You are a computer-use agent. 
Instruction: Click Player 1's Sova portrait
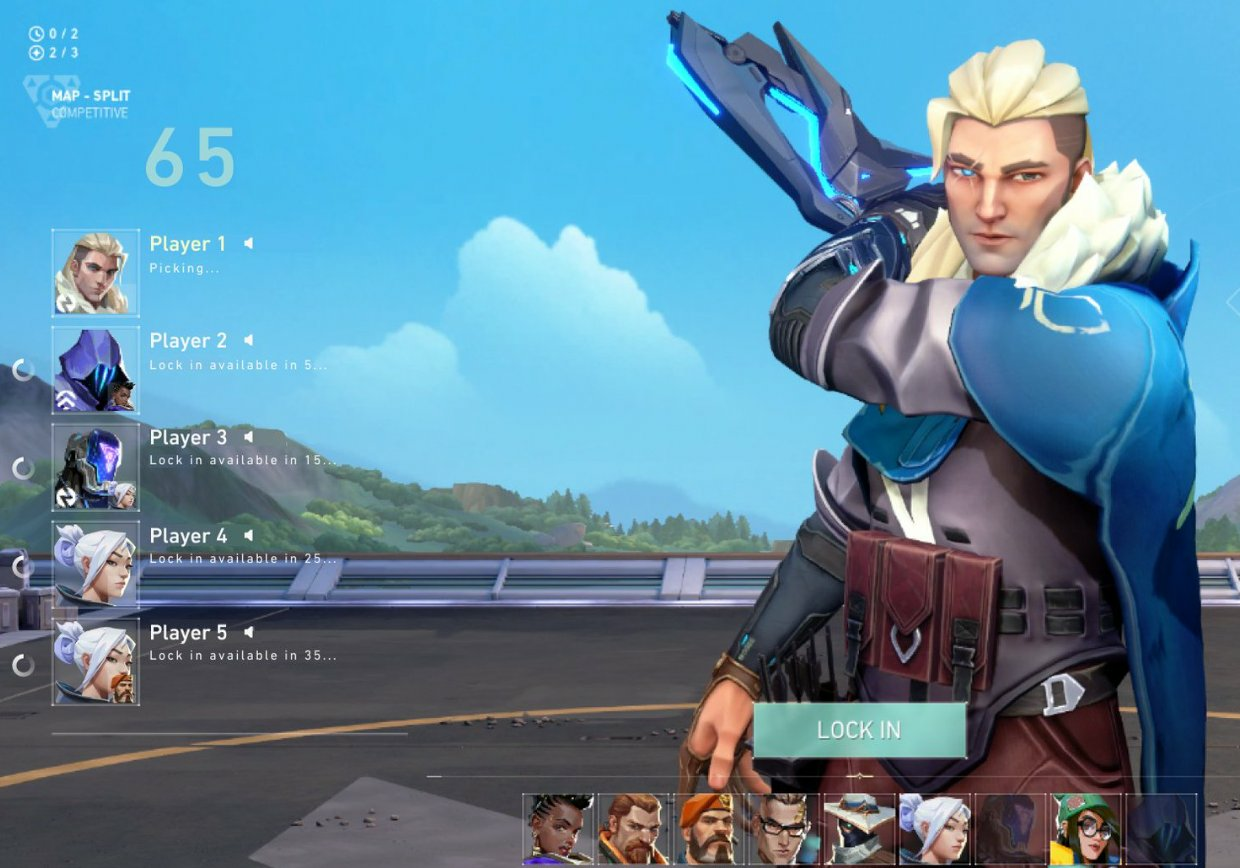tap(96, 273)
